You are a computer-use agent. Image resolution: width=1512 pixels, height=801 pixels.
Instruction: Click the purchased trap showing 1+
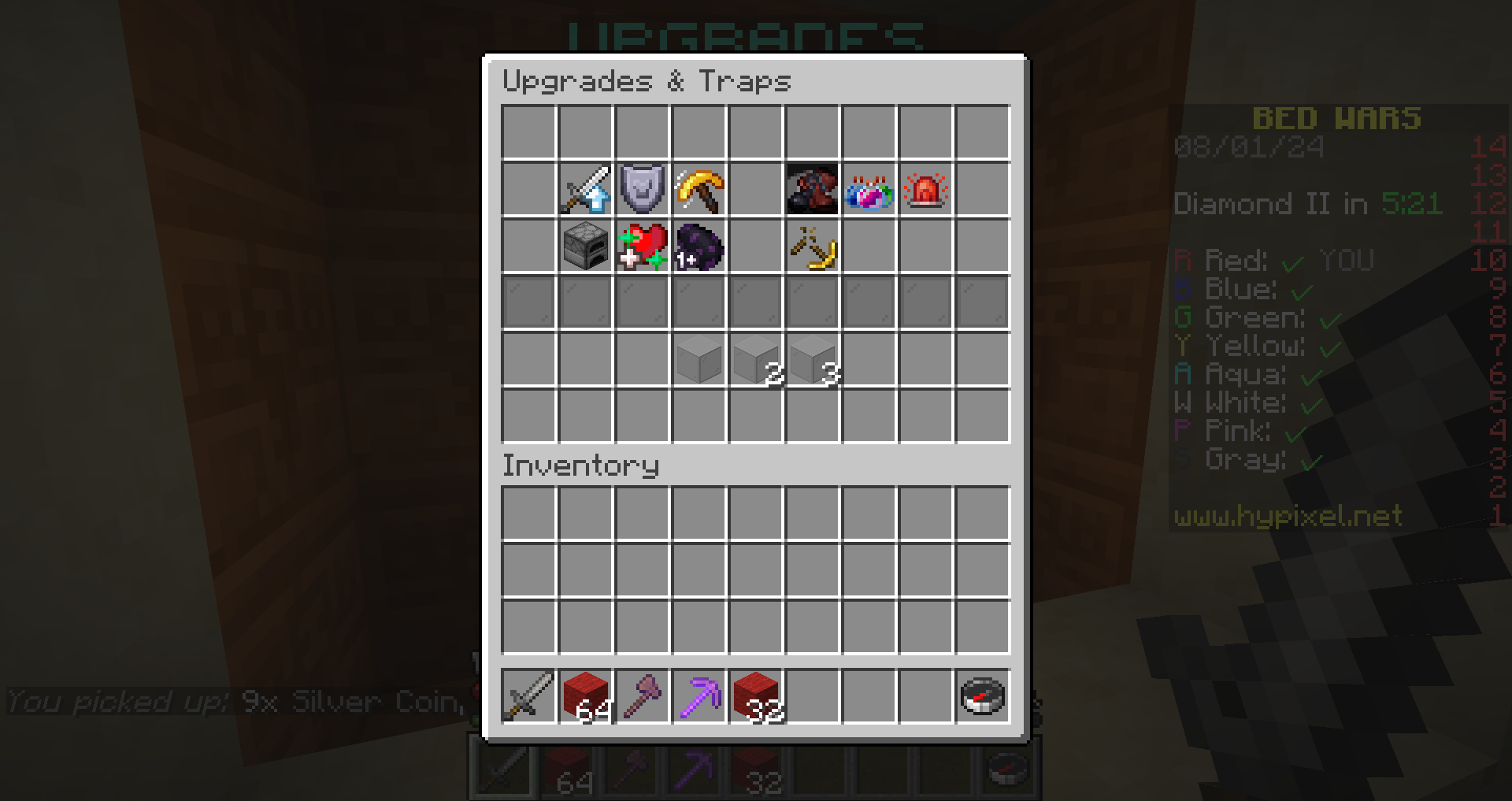[699, 249]
